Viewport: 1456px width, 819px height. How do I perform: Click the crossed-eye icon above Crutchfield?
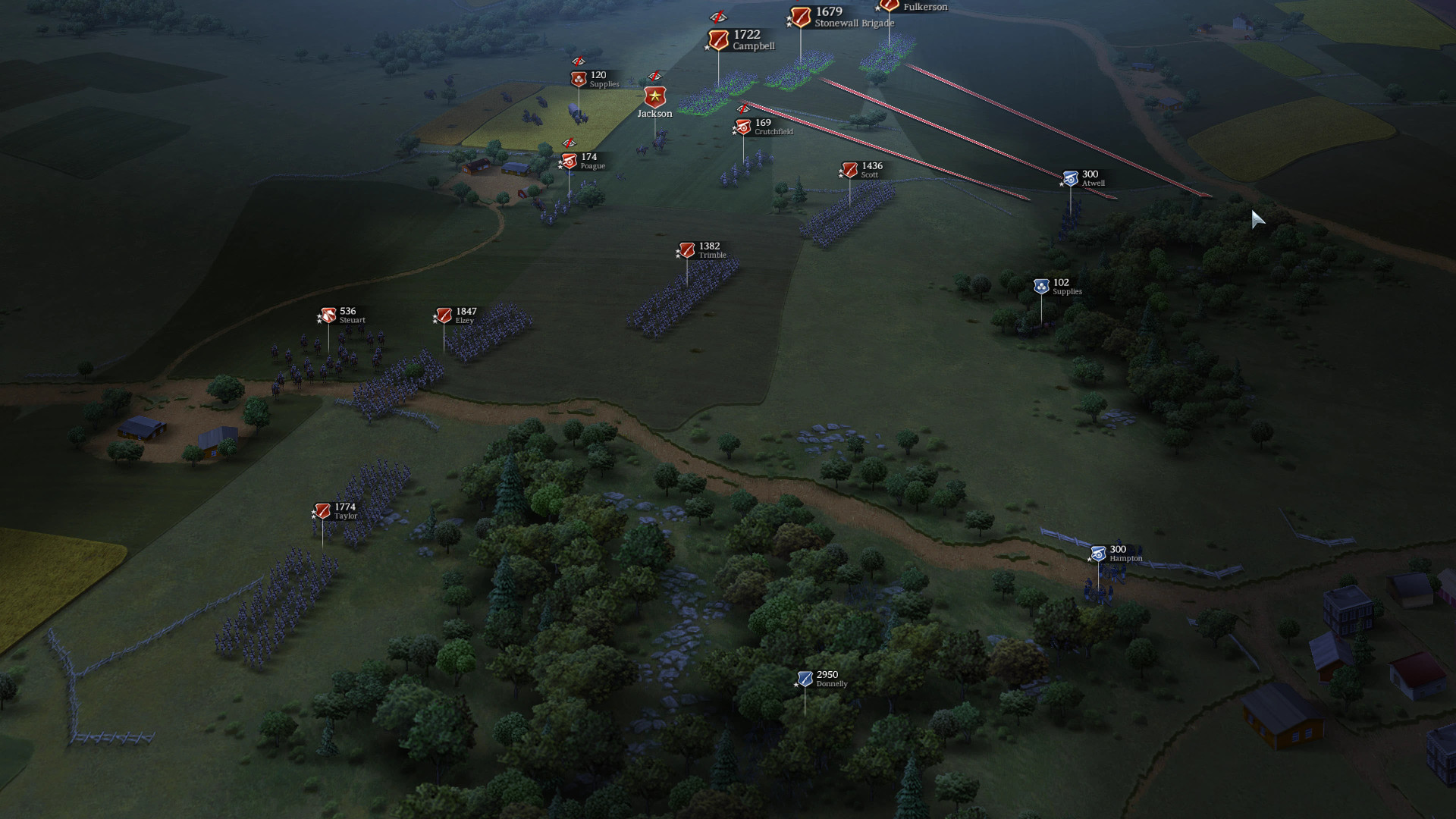pos(744,111)
